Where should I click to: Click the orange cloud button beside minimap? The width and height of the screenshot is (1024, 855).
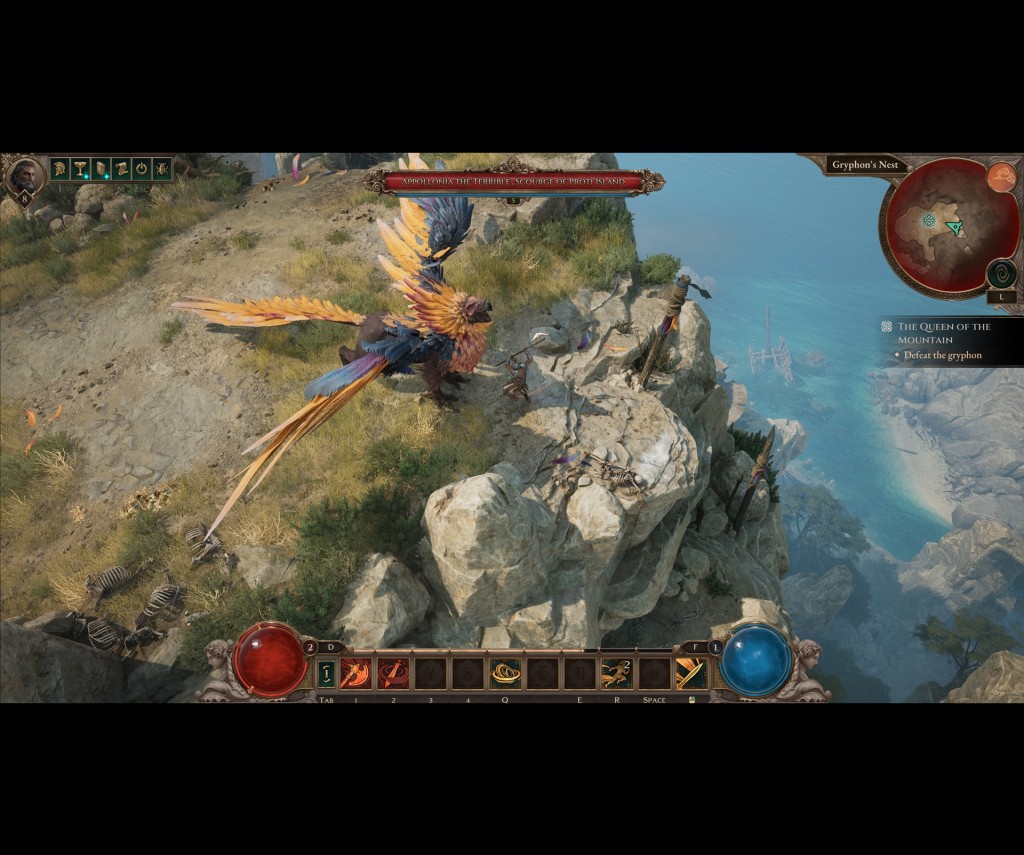pos(1001,178)
